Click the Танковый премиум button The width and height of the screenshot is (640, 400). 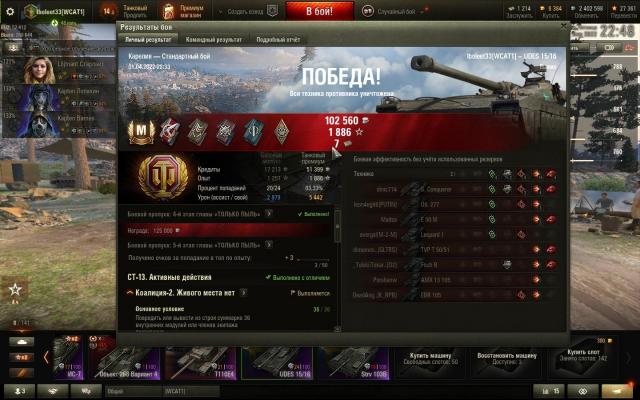tap(134, 9)
